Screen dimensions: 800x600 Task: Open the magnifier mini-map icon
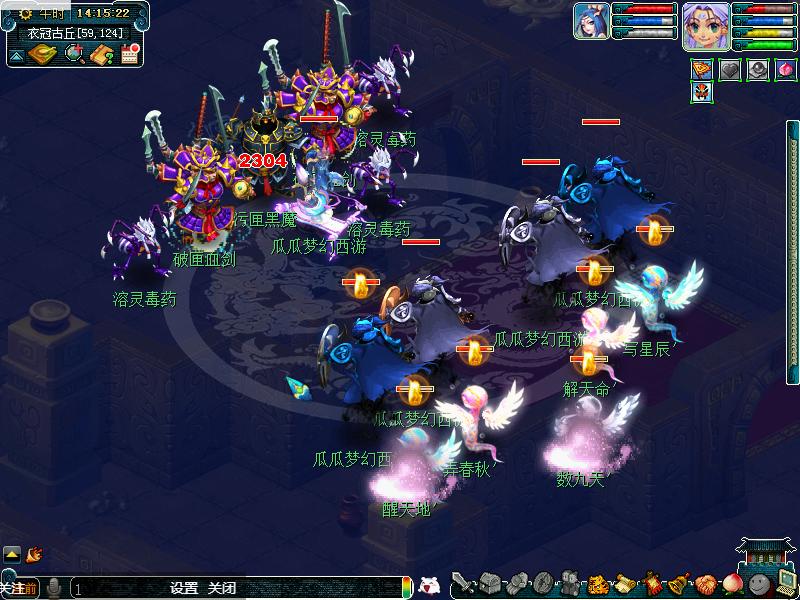click(74, 54)
